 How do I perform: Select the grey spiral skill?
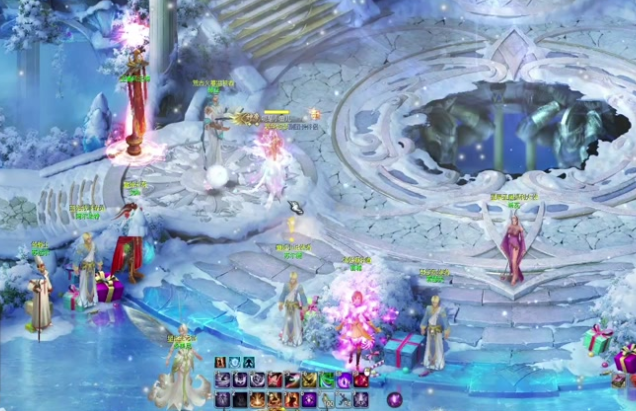pyautogui.click(x=258, y=380)
